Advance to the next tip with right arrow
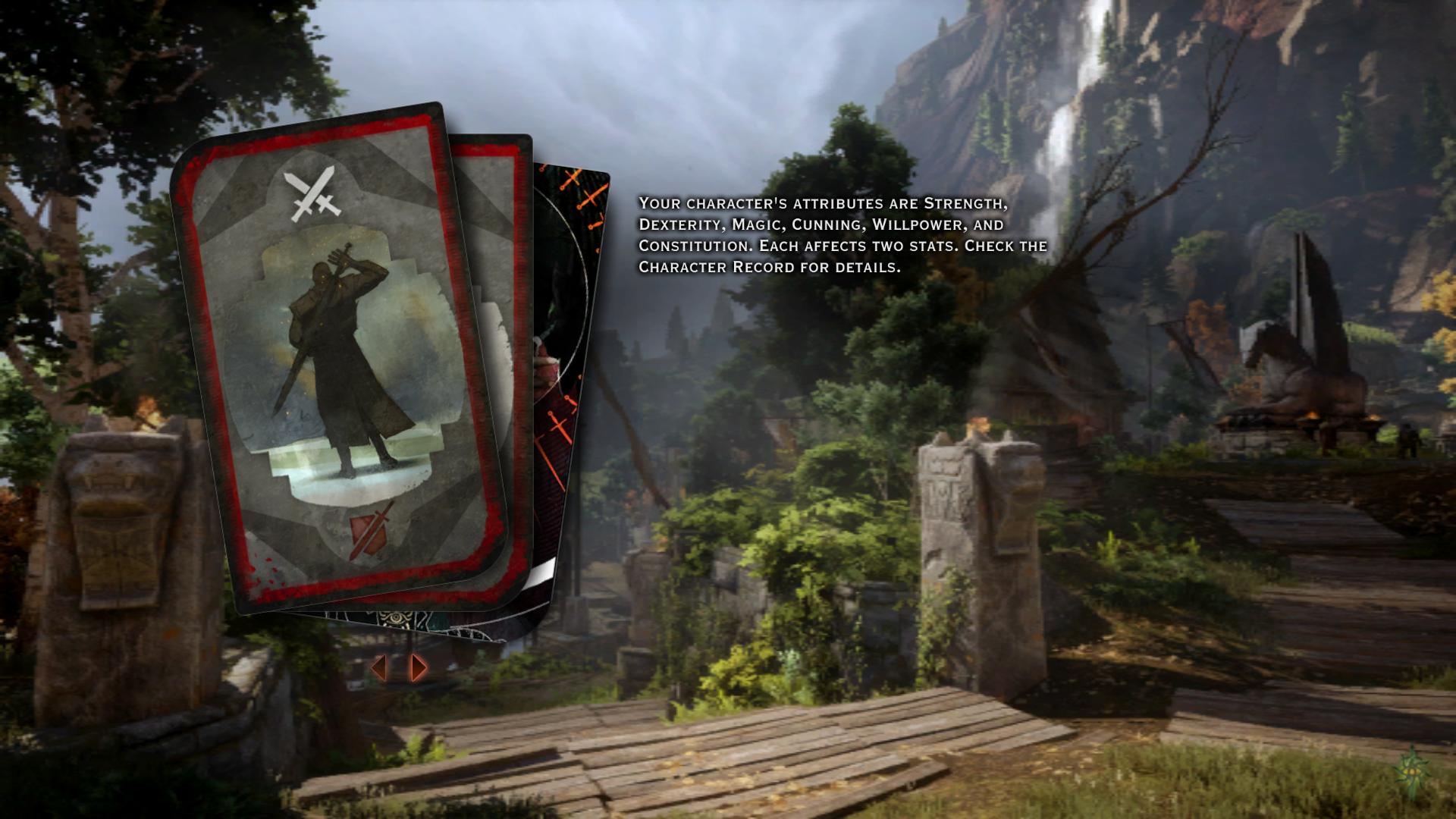The width and height of the screenshot is (1456, 819). 419,667
